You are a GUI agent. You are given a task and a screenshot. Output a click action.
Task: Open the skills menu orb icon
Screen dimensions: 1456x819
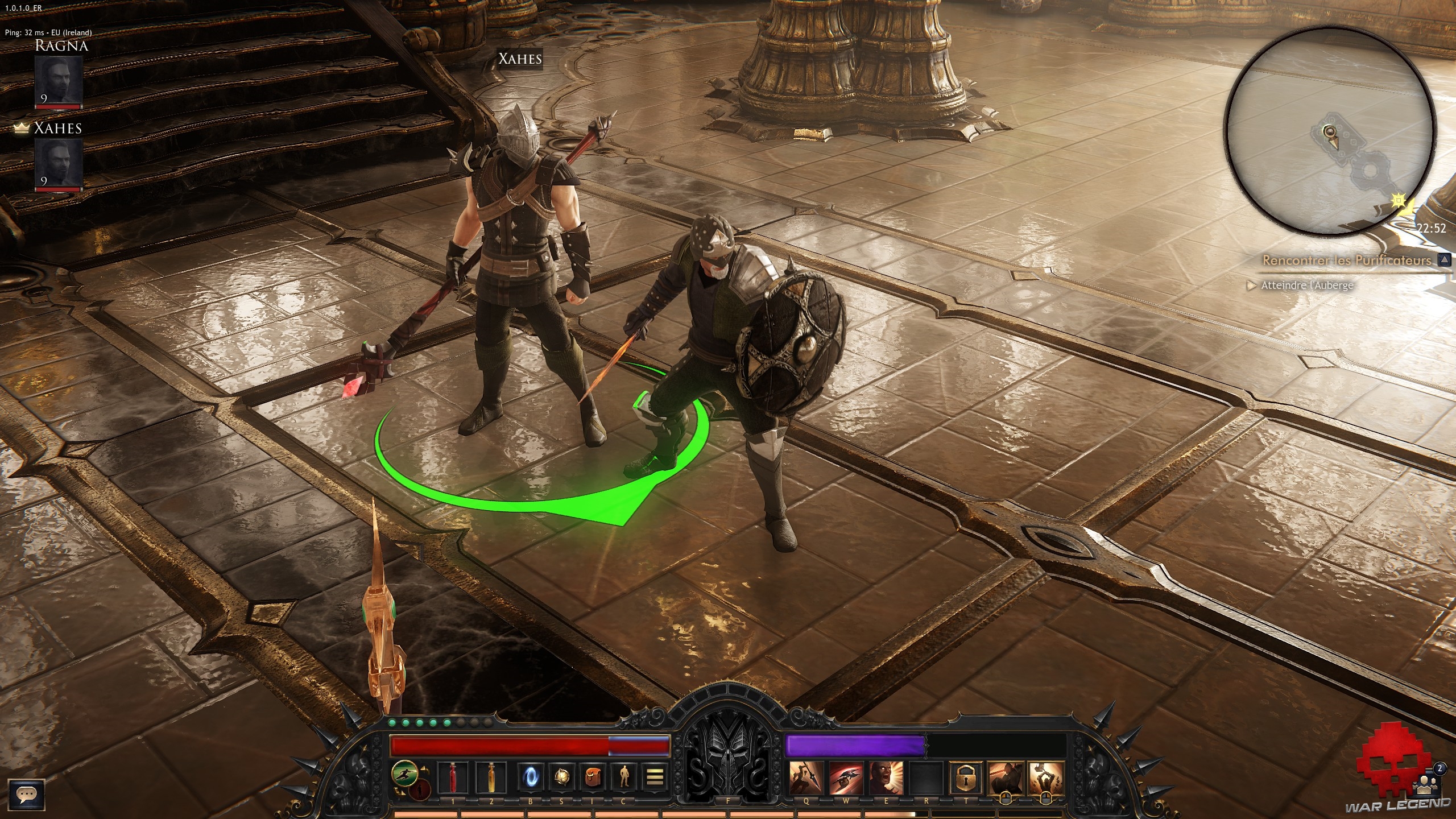pyautogui.click(x=562, y=777)
